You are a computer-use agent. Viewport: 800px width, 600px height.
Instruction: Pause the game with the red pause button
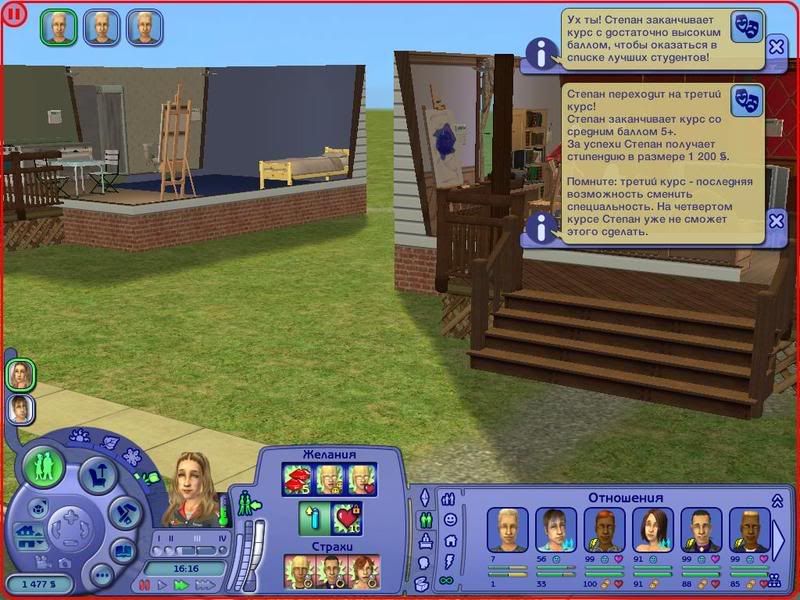tap(145, 584)
